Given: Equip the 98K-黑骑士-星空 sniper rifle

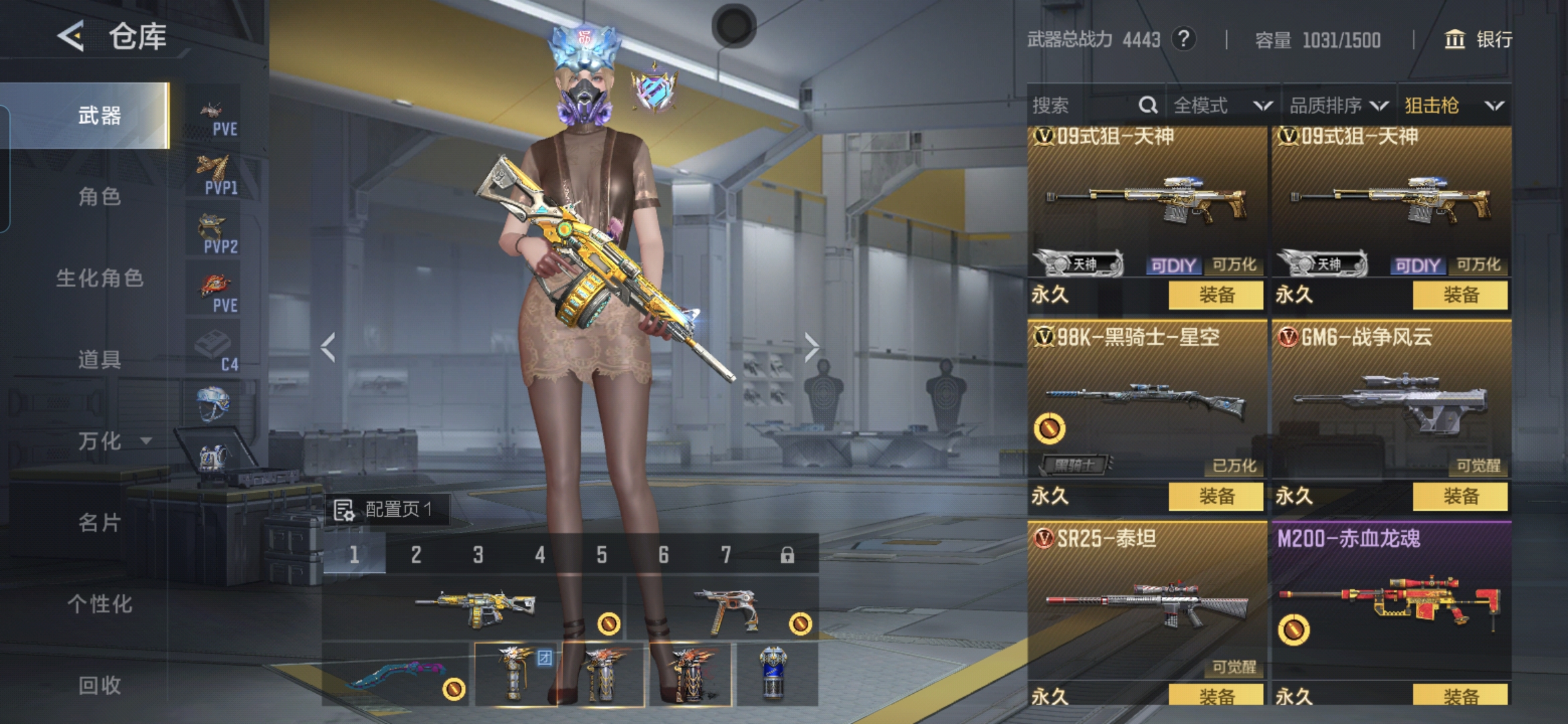Looking at the screenshot, I should [1216, 496].
